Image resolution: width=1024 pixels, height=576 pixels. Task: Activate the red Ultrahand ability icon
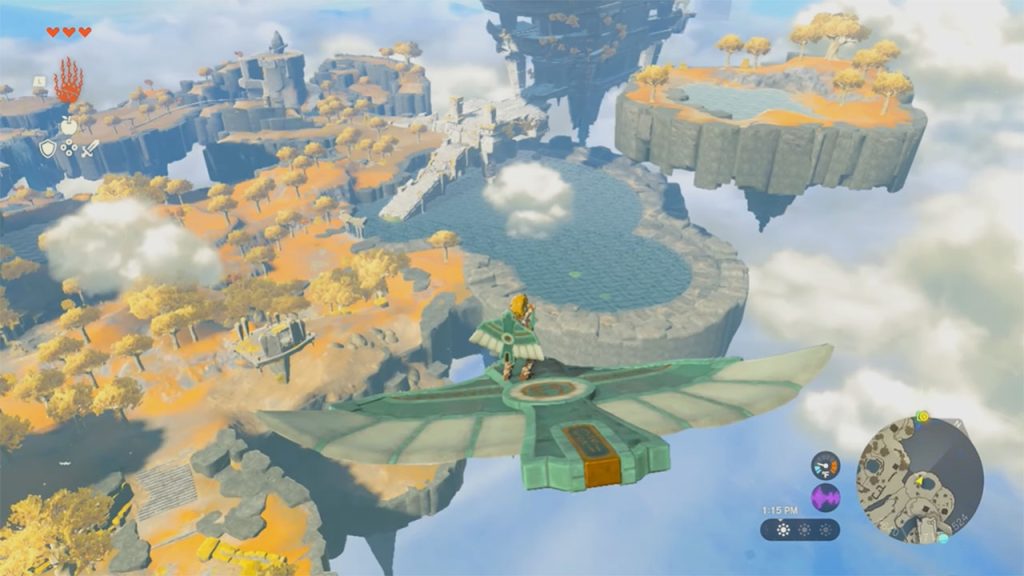pyautogui.click(x=68, y=80)
